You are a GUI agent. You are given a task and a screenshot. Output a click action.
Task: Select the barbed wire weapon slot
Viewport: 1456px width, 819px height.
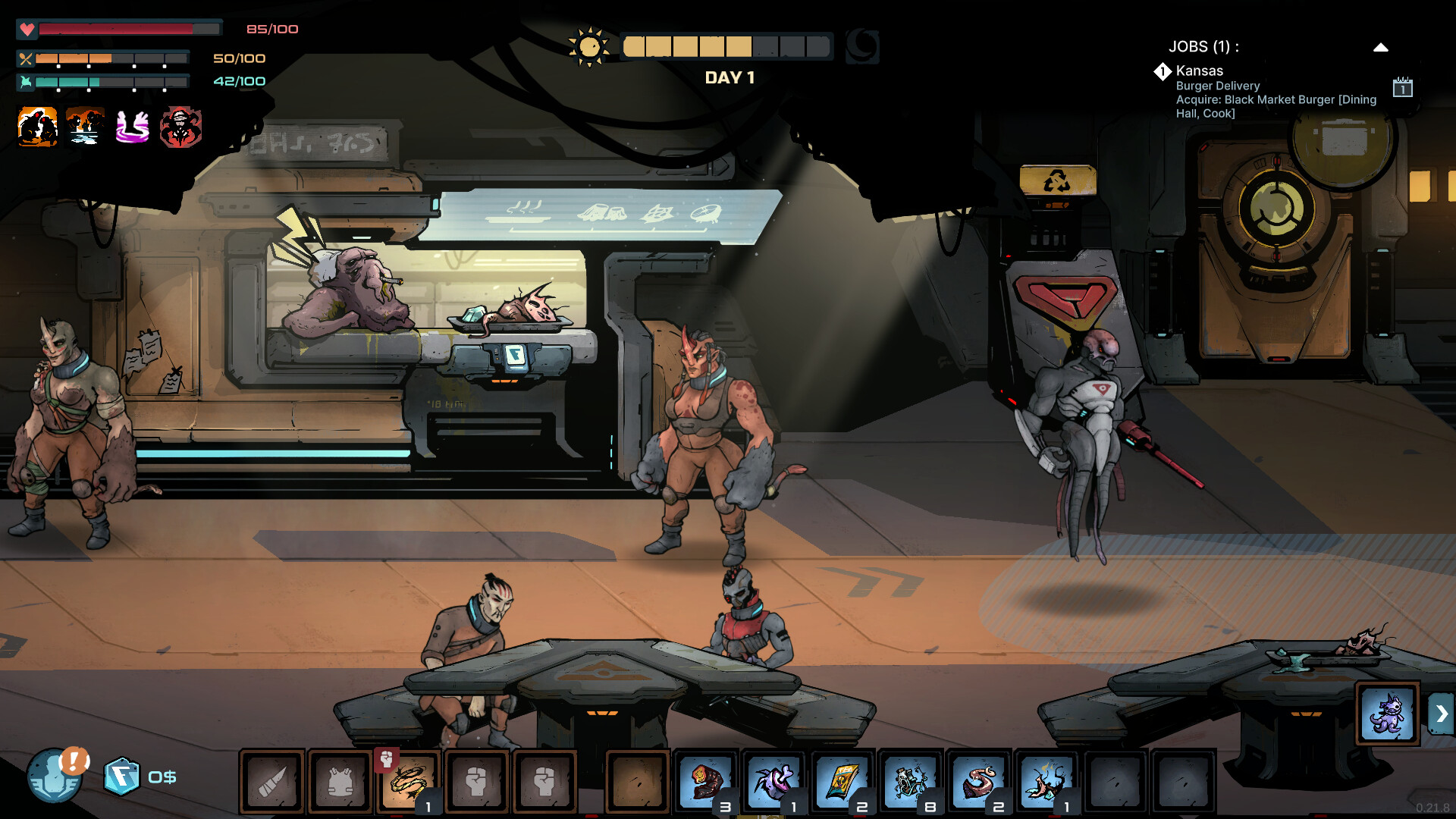pos(409,782)
